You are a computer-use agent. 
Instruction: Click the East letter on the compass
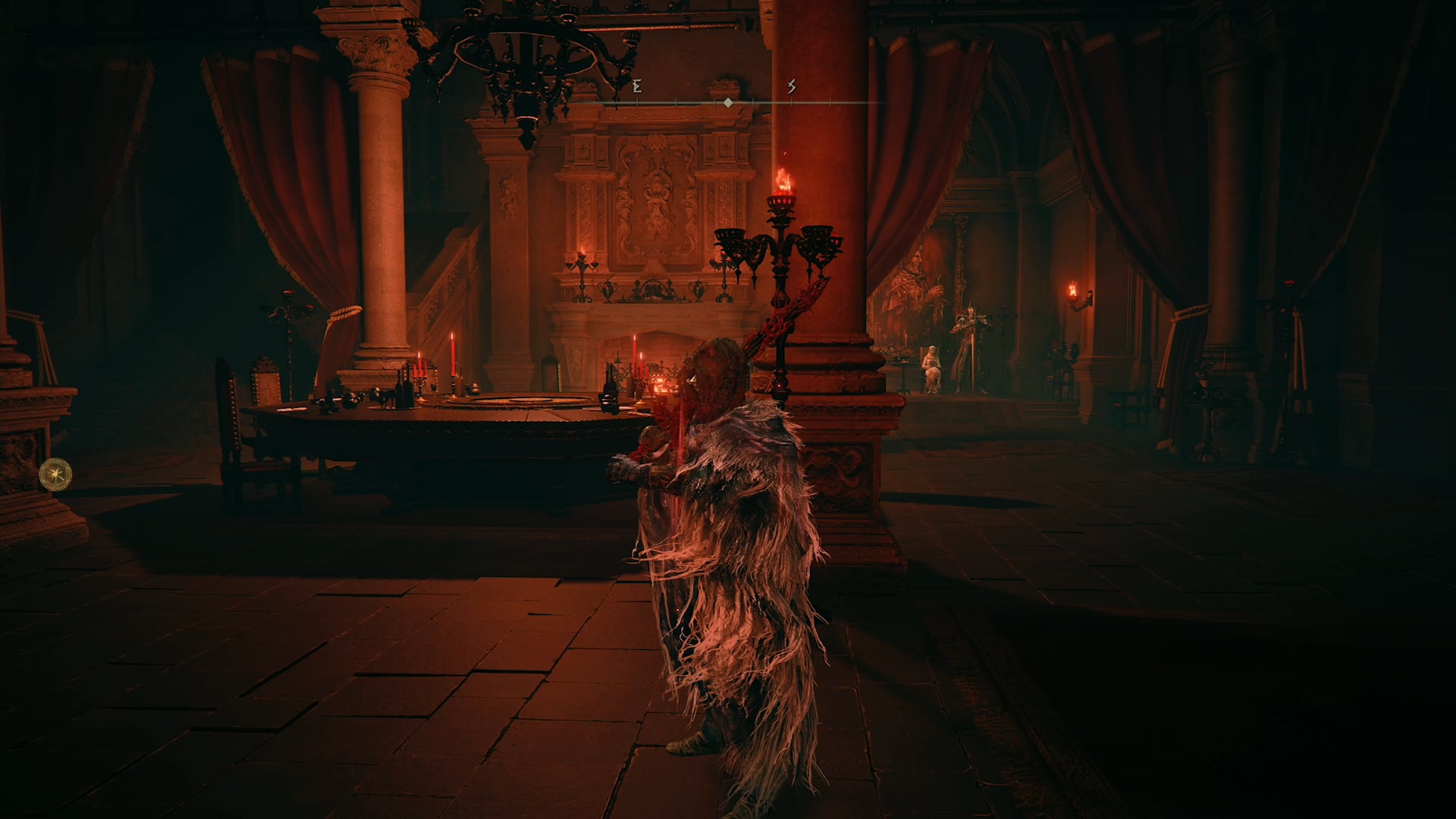click(637, 86)
